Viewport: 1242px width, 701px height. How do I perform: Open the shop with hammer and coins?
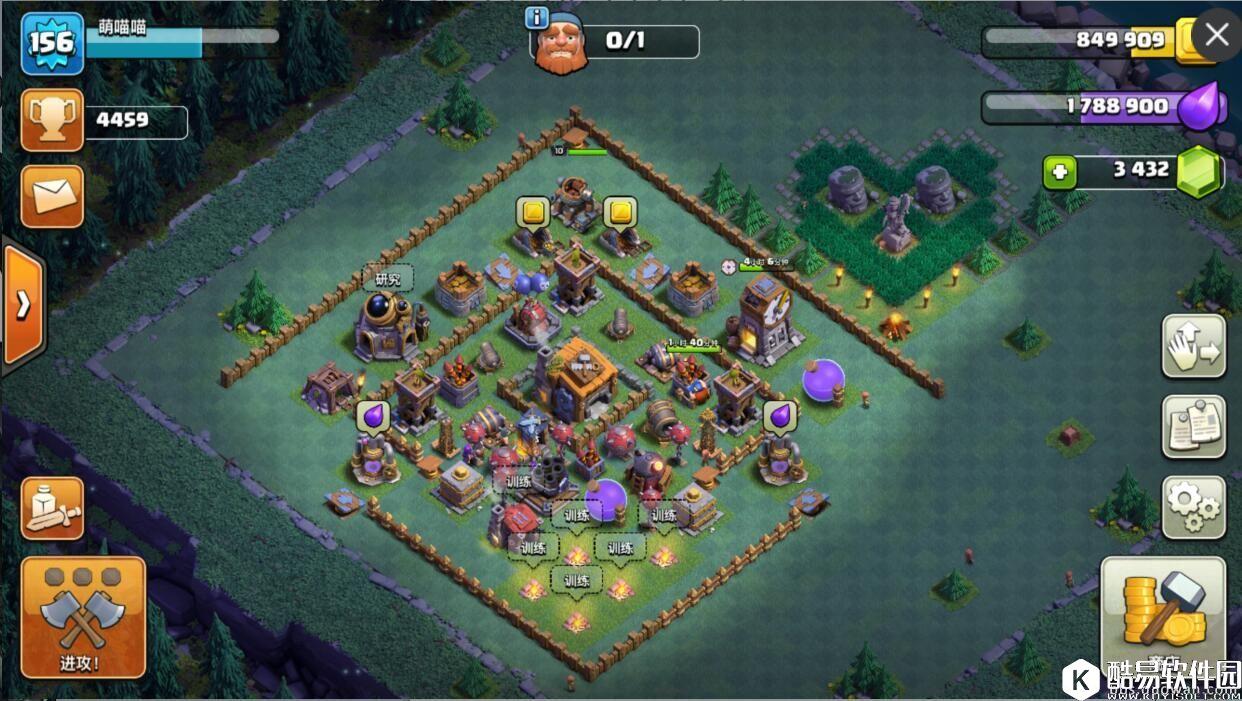1163,612
